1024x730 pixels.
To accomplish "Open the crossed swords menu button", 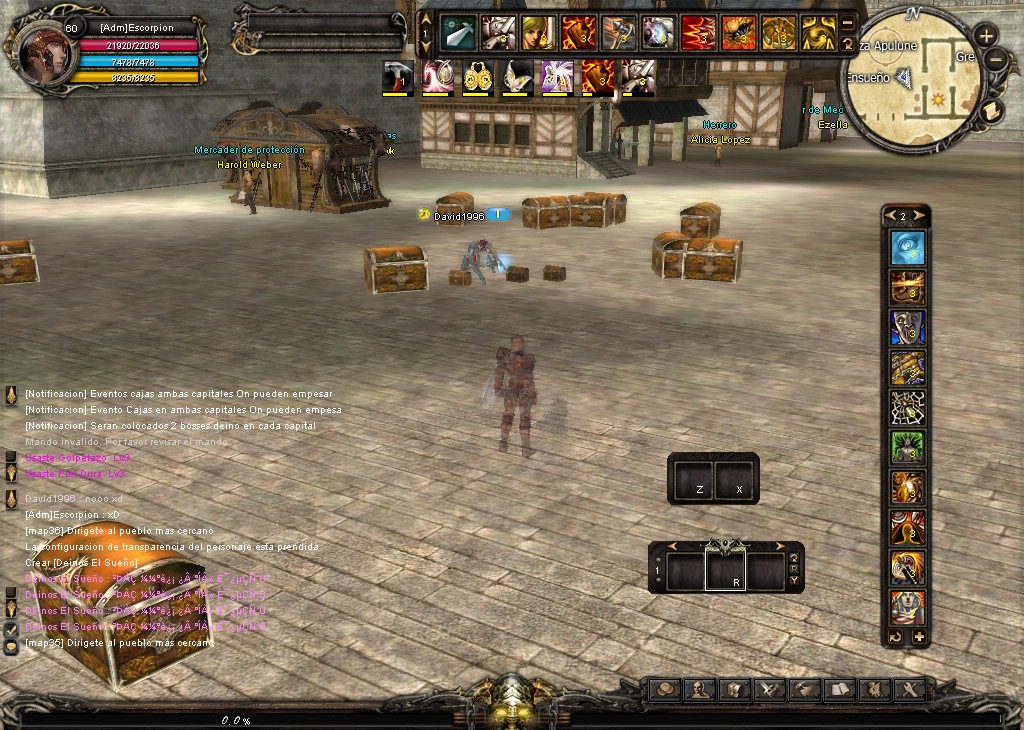I will click(x=769, y=689).
